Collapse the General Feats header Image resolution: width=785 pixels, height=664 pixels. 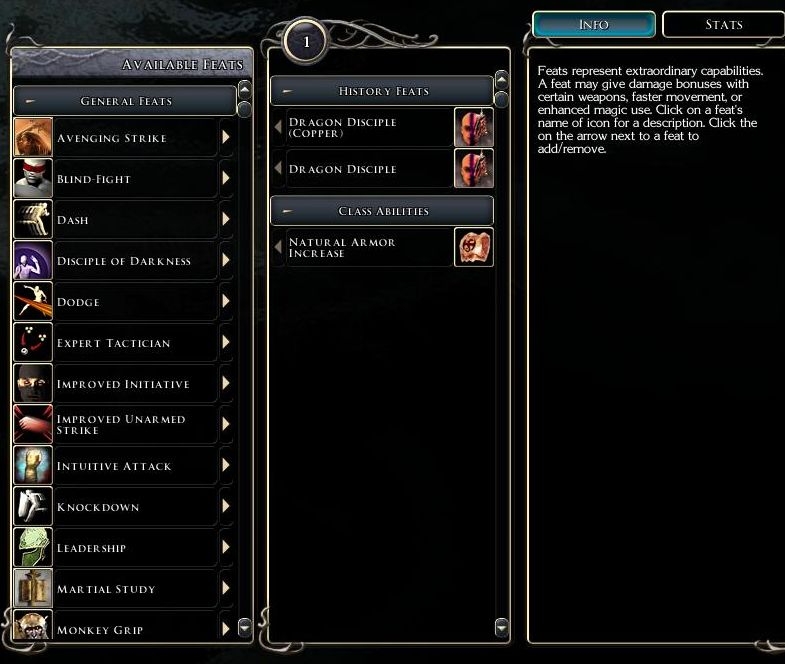(124, 101)
